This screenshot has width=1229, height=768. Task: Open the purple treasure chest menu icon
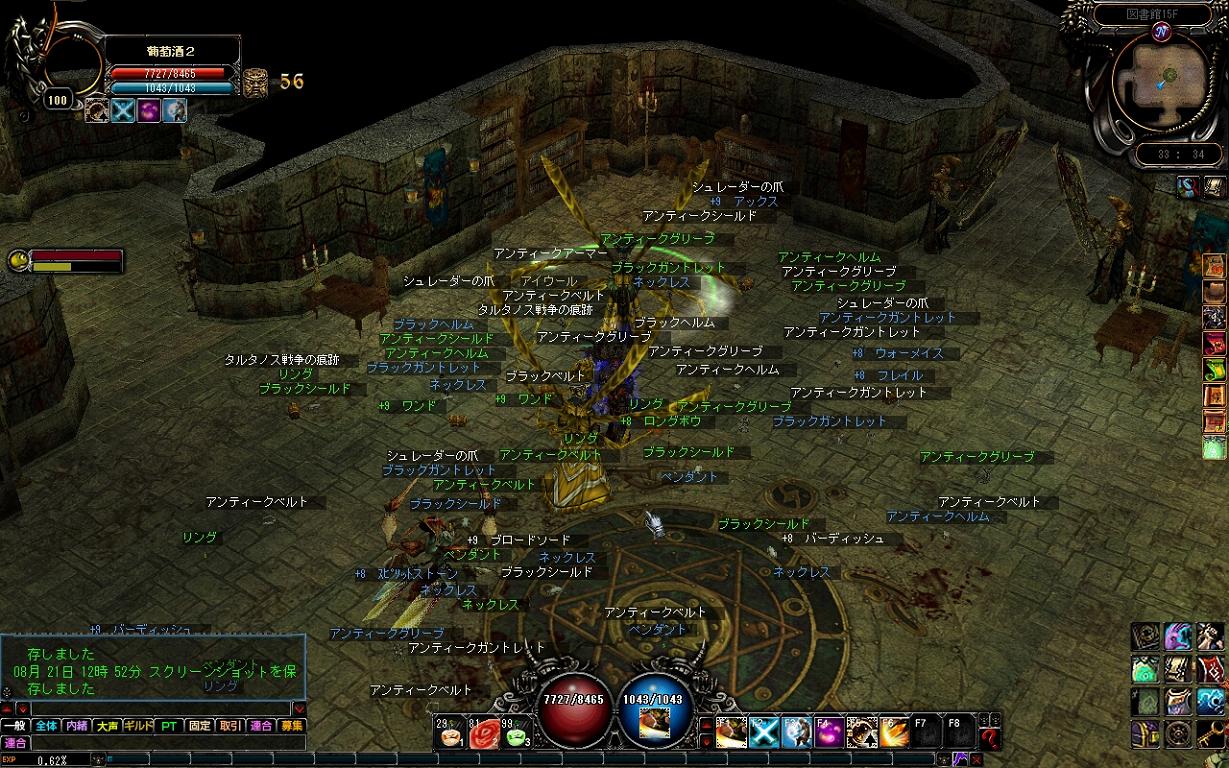coord(1145,735)
